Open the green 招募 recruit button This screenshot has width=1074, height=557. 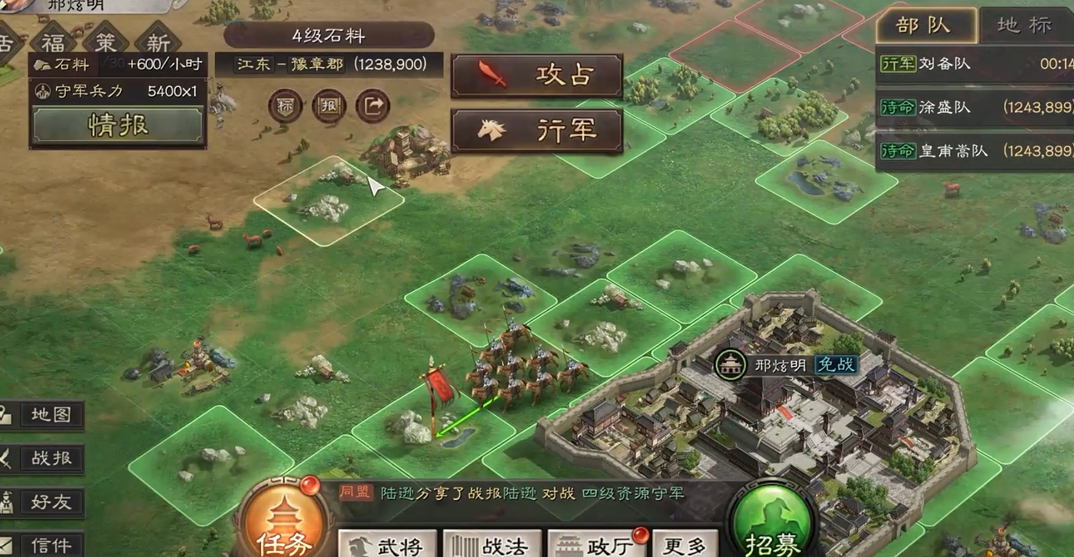771,525
